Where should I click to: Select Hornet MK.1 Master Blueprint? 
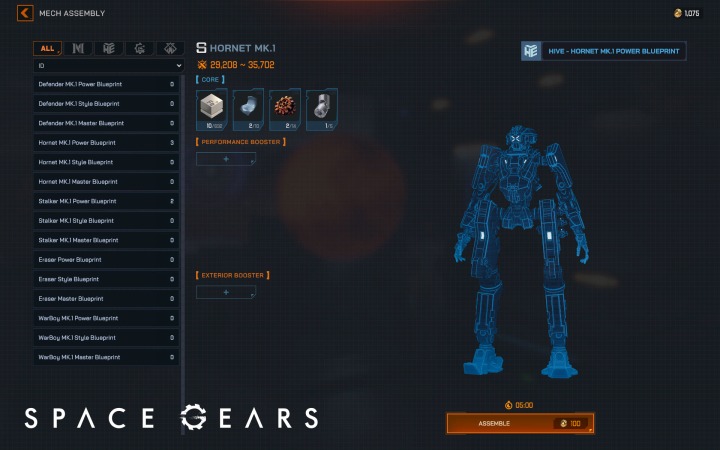pyautogui.click(x=107, y=182)
